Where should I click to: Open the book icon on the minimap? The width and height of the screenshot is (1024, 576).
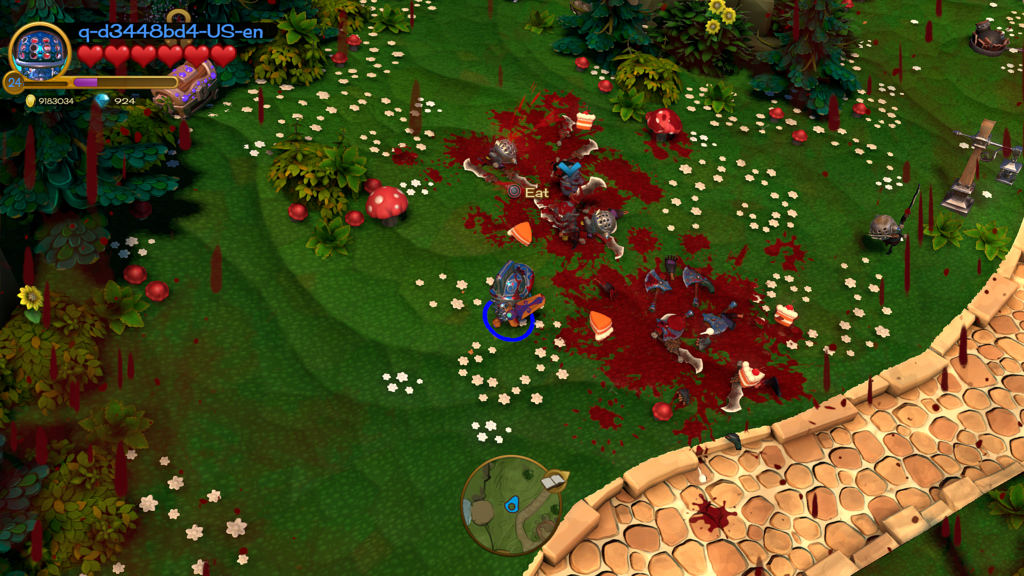tap(552, 483)
